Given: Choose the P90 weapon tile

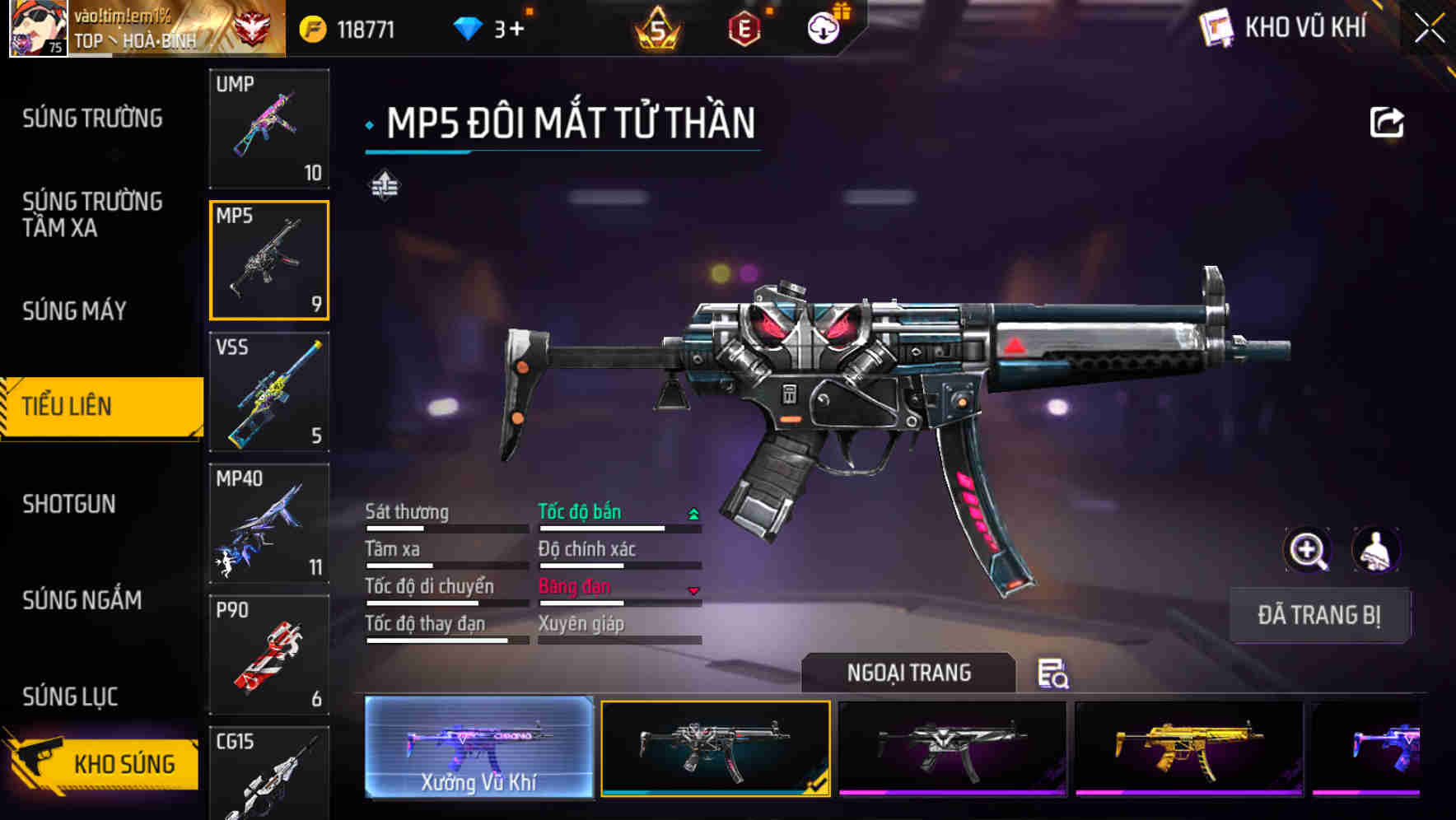Looking at the screenshot, I should [269, 655].
